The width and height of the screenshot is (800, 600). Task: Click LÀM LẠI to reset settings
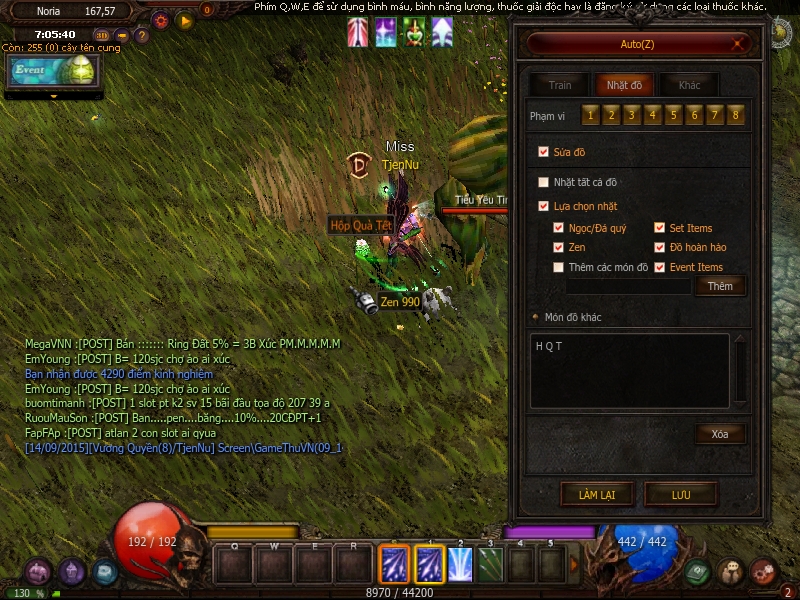[x=596, y=494]
